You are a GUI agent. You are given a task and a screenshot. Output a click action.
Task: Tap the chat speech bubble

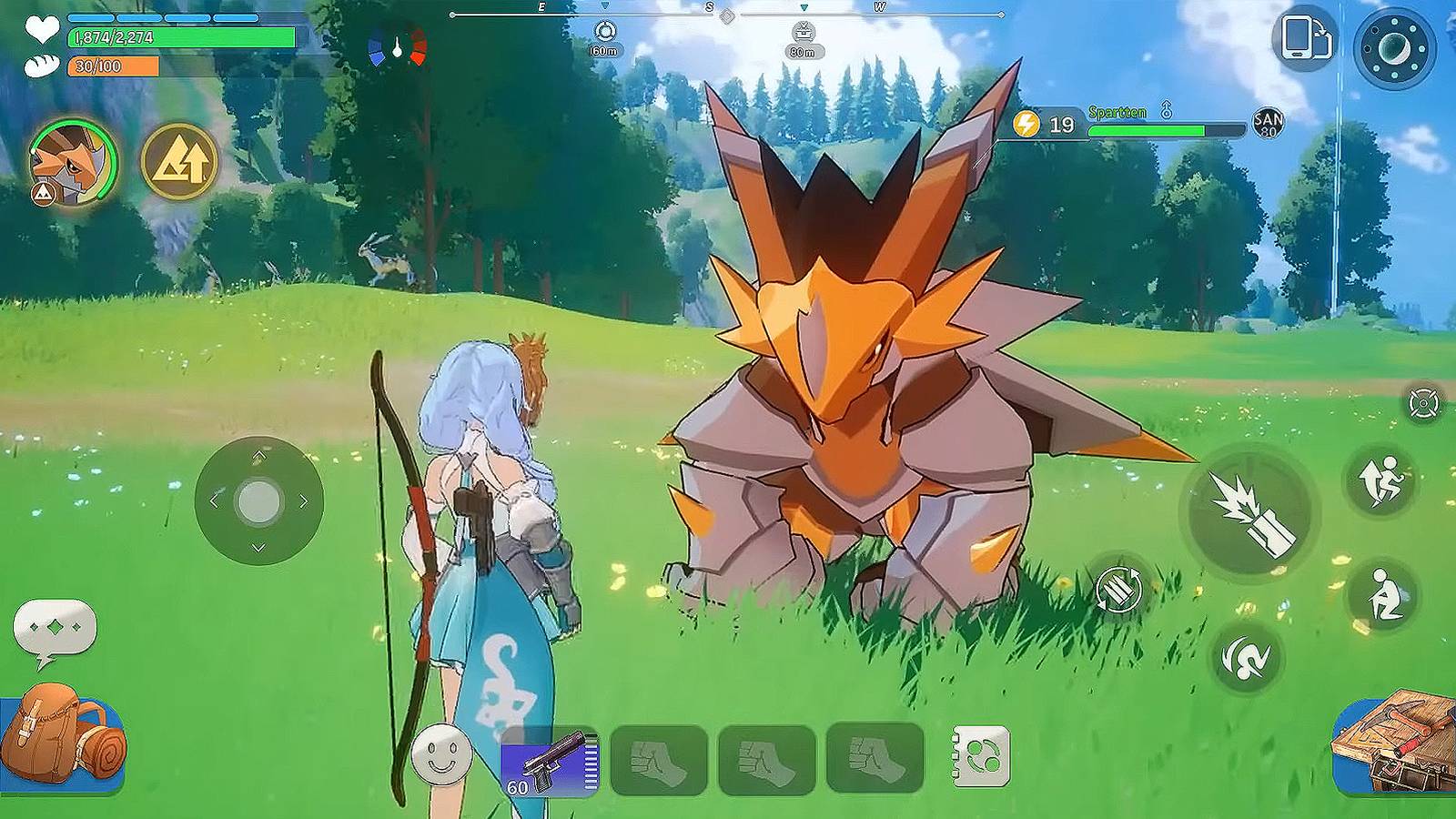click(x=55, y=630)
